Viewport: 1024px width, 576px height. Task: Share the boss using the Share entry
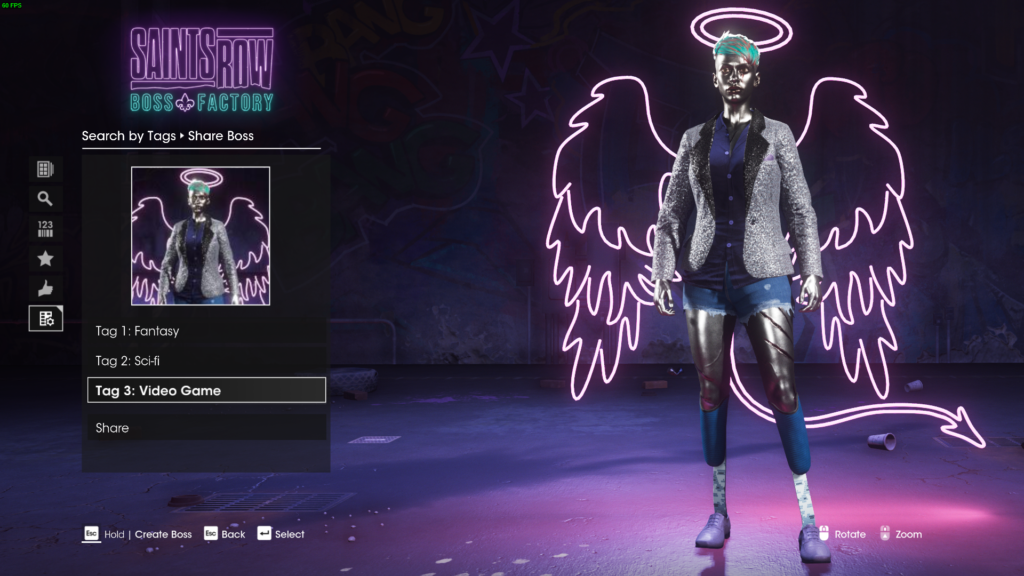(x=205, y=428)
